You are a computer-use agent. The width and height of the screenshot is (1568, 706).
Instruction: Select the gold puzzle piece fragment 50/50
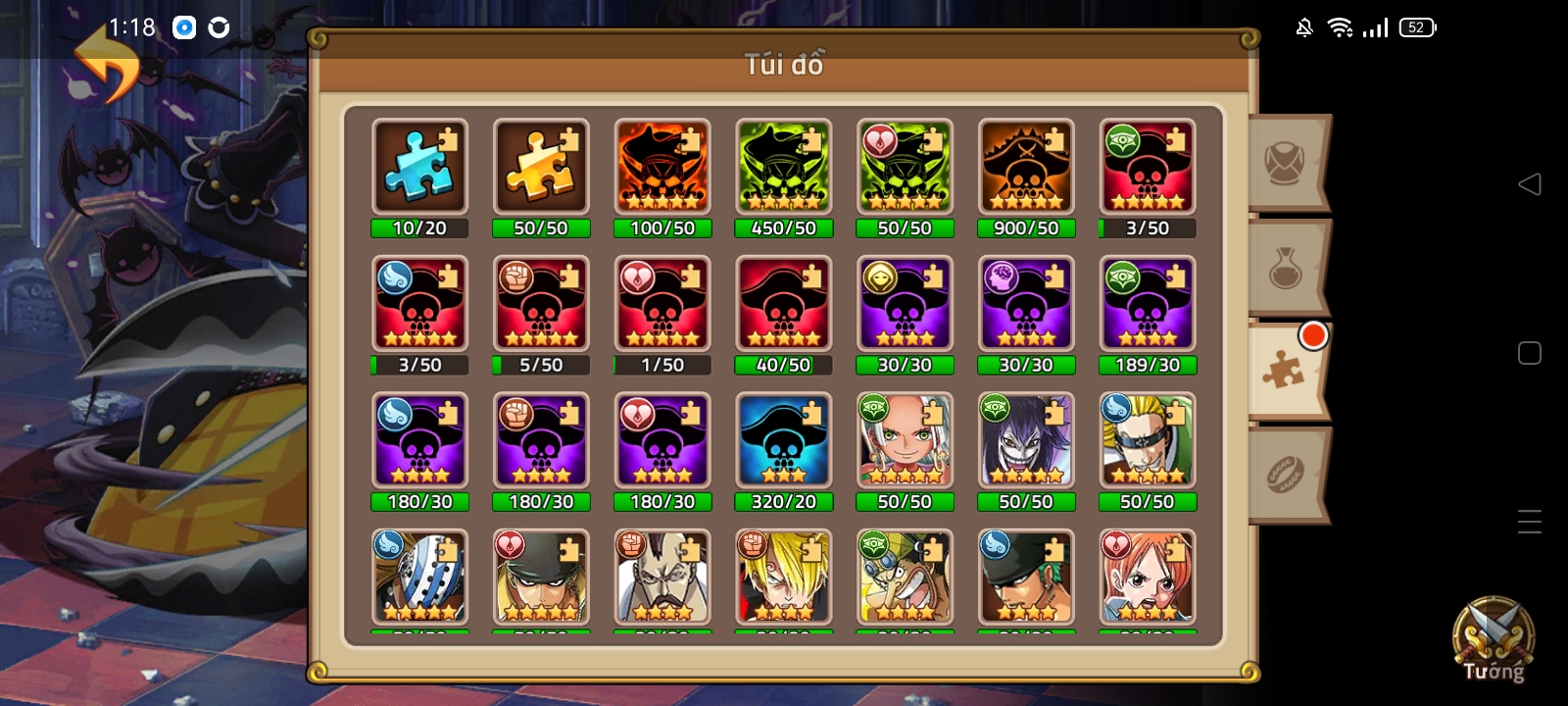coord(541,165)
